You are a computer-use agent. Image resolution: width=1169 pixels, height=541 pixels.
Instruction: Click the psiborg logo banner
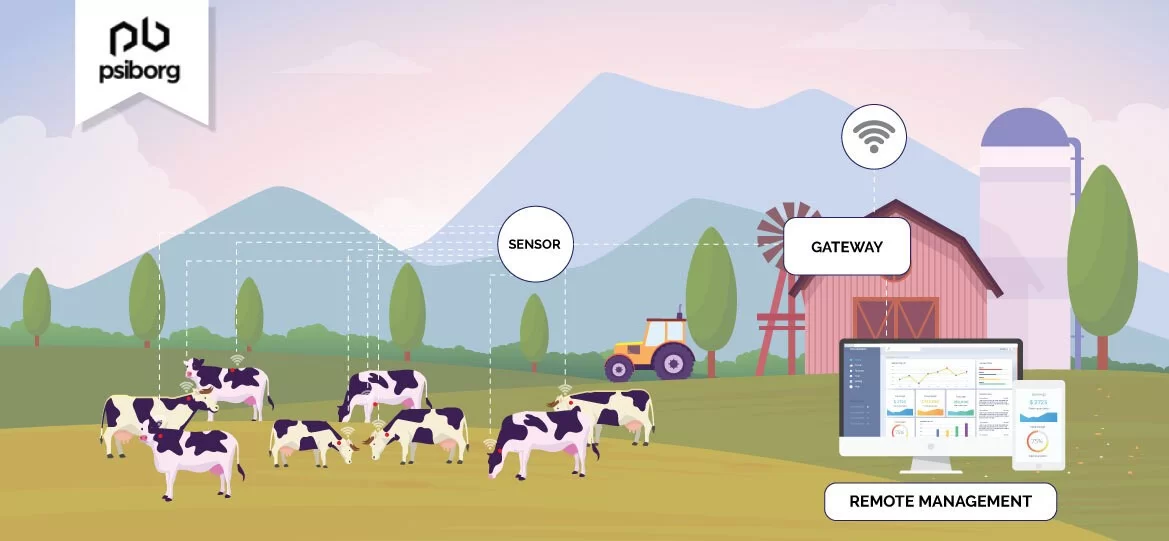point(144,58)
